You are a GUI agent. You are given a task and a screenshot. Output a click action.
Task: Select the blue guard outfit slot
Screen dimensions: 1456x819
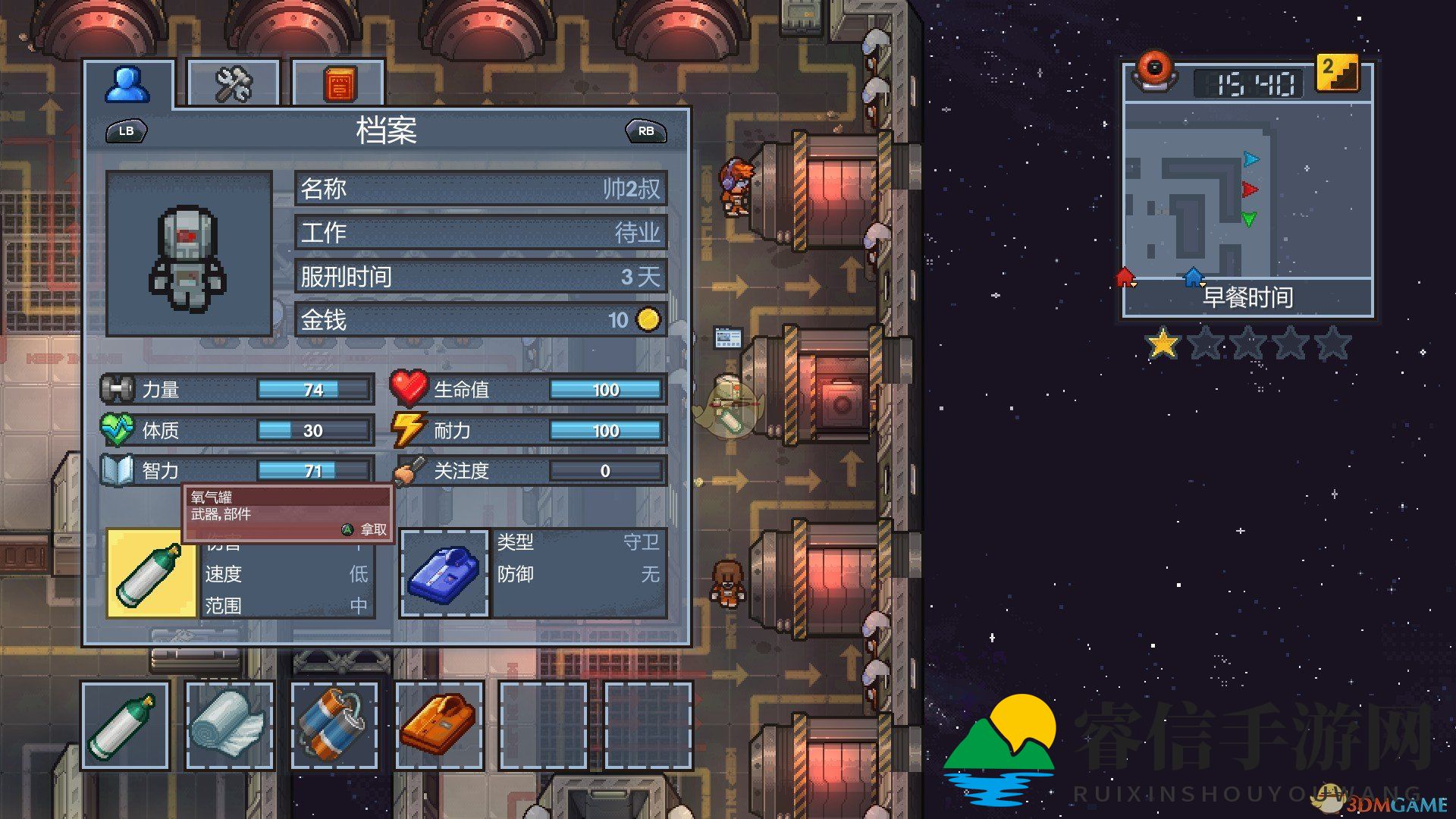pos(445,573)
